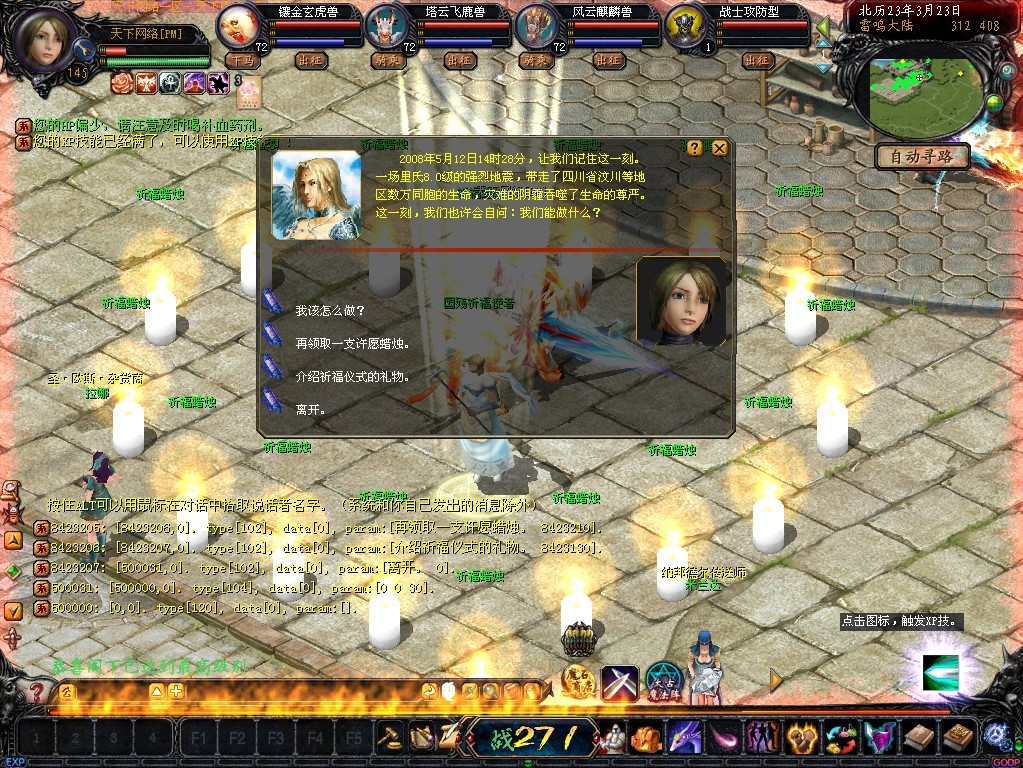1023x768 pixels.
Task: Open the purple dragon menu icon
Action: click(x=683, y=738)
